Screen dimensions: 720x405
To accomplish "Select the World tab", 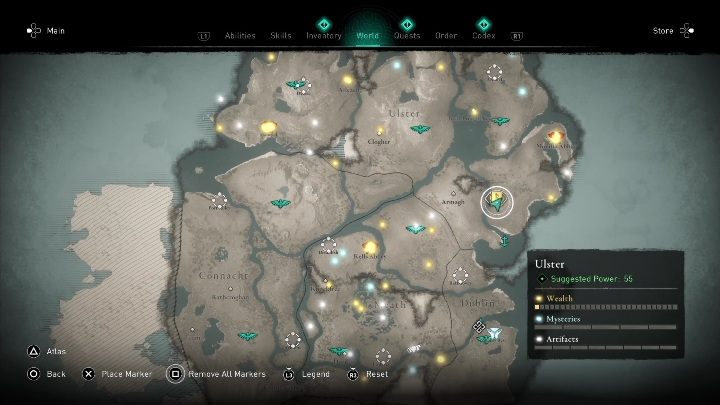I will click(x=367, y=35).
